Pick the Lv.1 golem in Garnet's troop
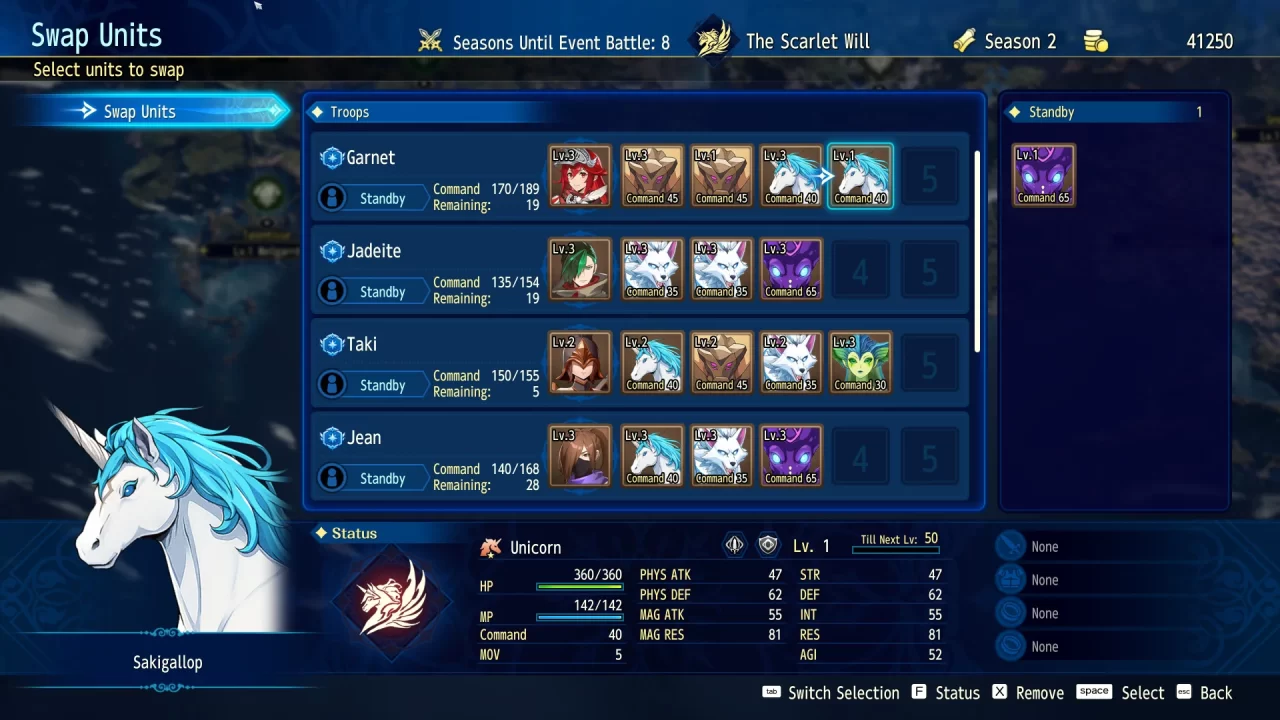The image size is (1280, 720). [x=721, y=177]
